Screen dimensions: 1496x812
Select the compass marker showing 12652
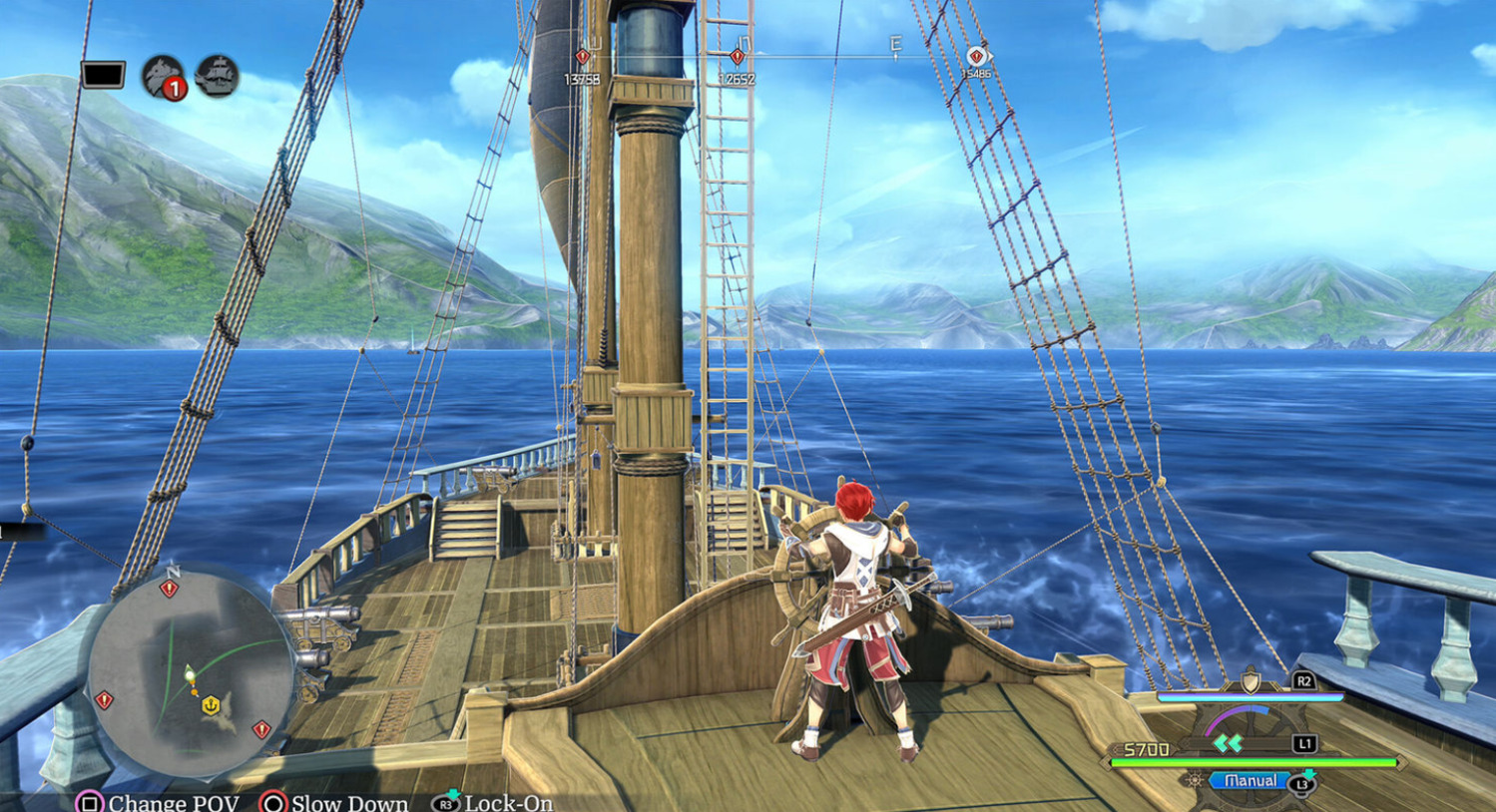(x=737, y=58)
